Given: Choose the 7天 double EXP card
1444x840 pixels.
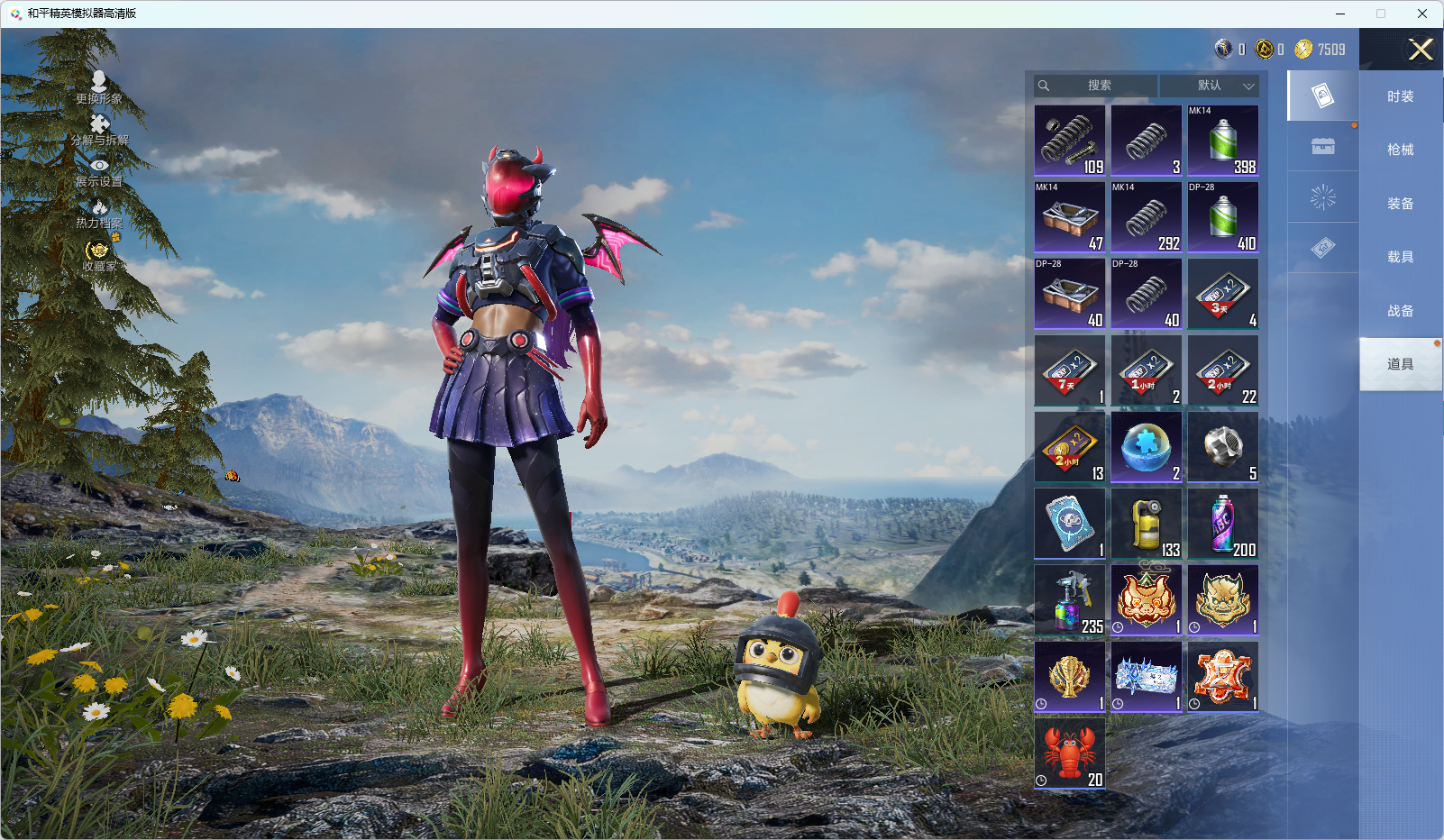Looking at the screenshot, I should click(1070, 370).
